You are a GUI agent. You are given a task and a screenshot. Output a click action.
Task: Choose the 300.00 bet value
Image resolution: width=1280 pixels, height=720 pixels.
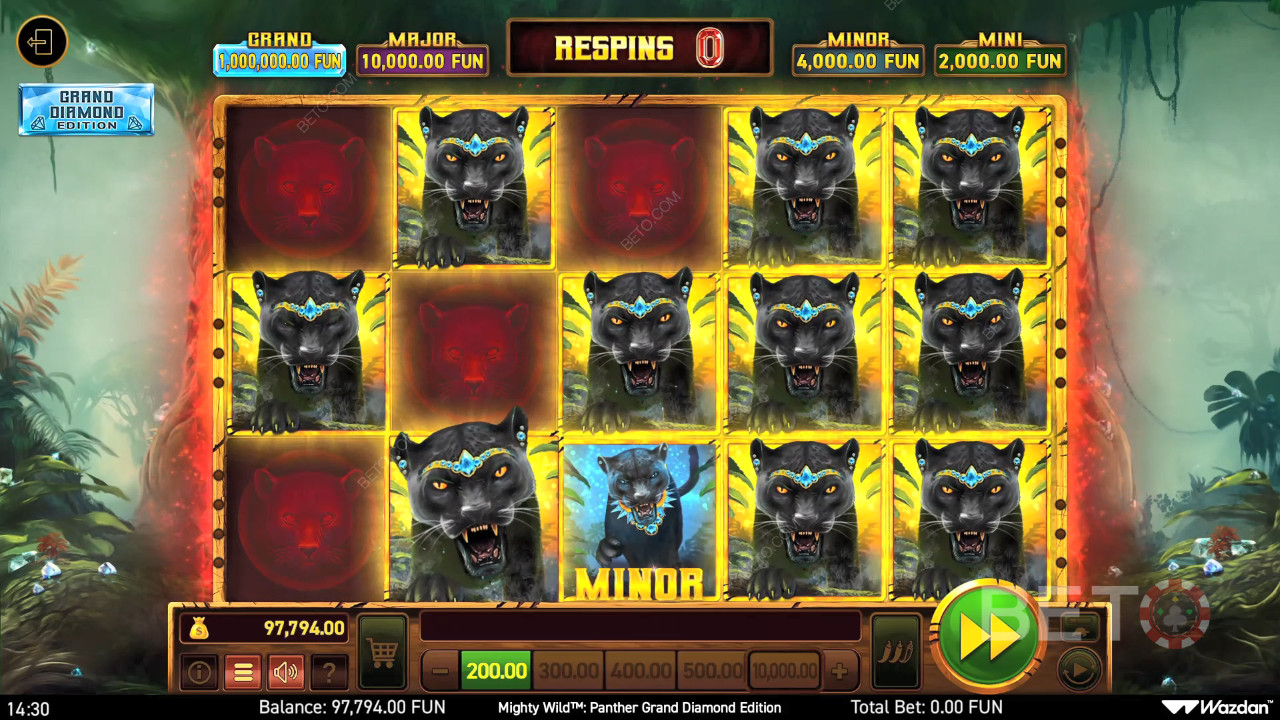click(x=567, y=670)
